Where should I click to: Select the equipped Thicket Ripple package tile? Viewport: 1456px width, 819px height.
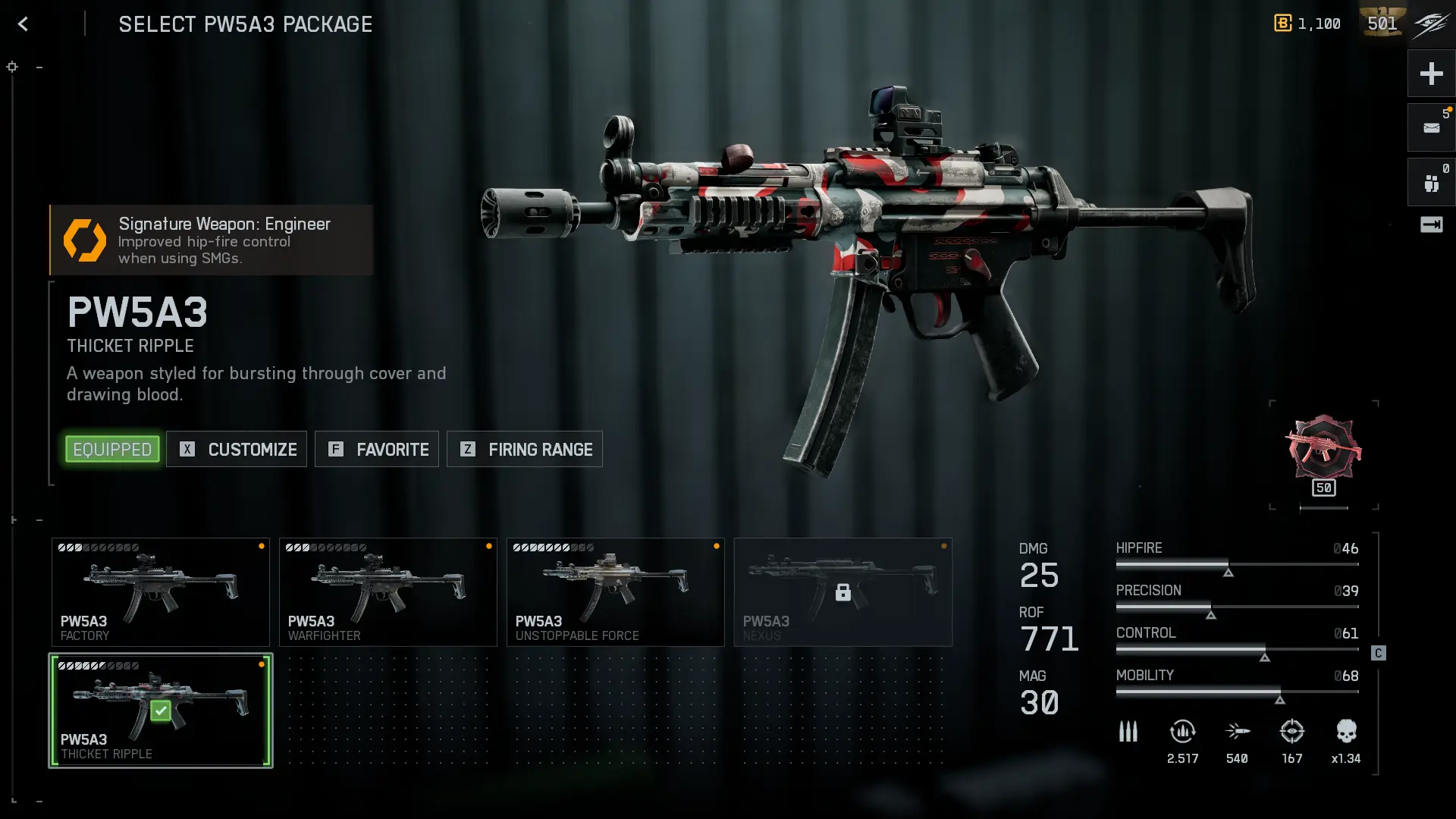click(x=161, y=711)
